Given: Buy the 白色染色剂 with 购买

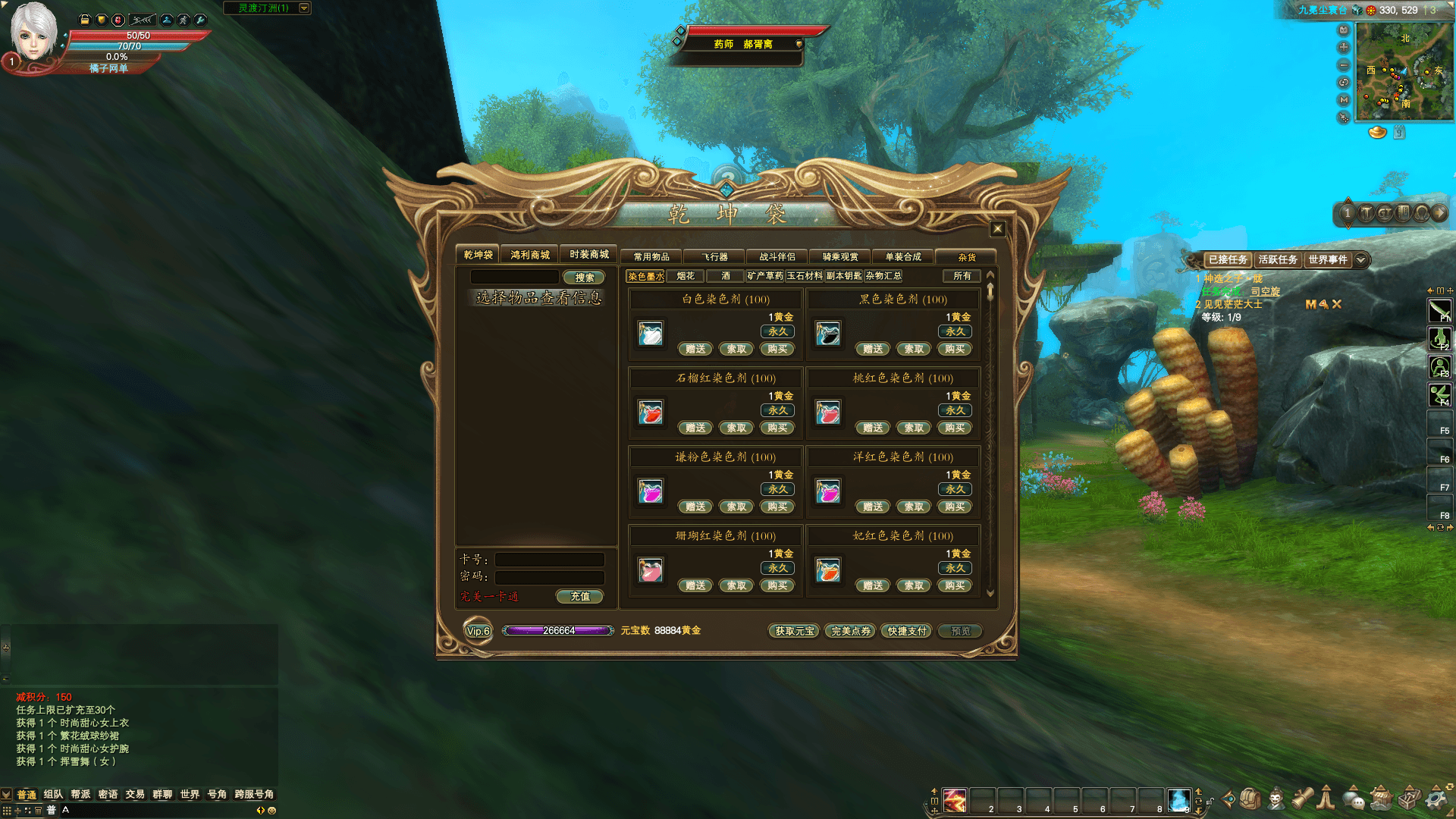Looking at the screenshot, I should click(777, 350).
